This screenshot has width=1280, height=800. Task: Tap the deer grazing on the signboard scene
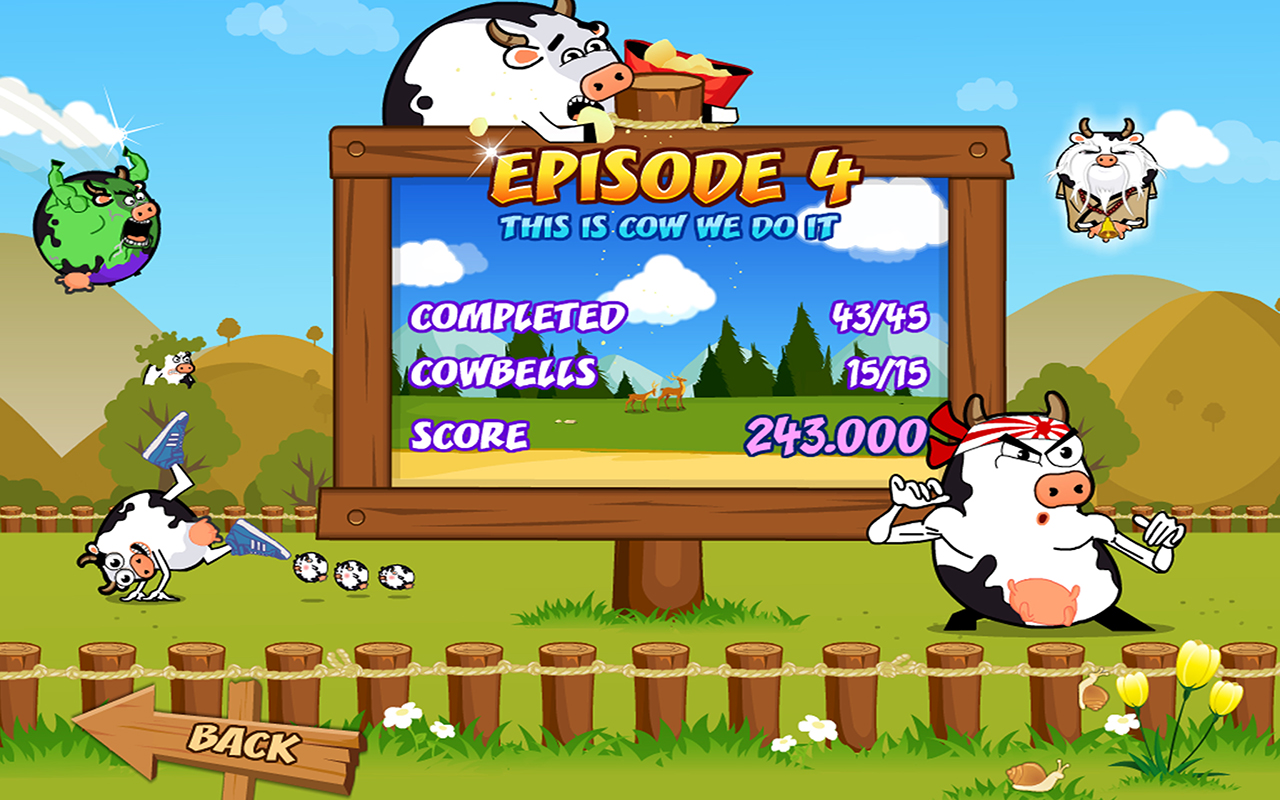click(660, 397)
